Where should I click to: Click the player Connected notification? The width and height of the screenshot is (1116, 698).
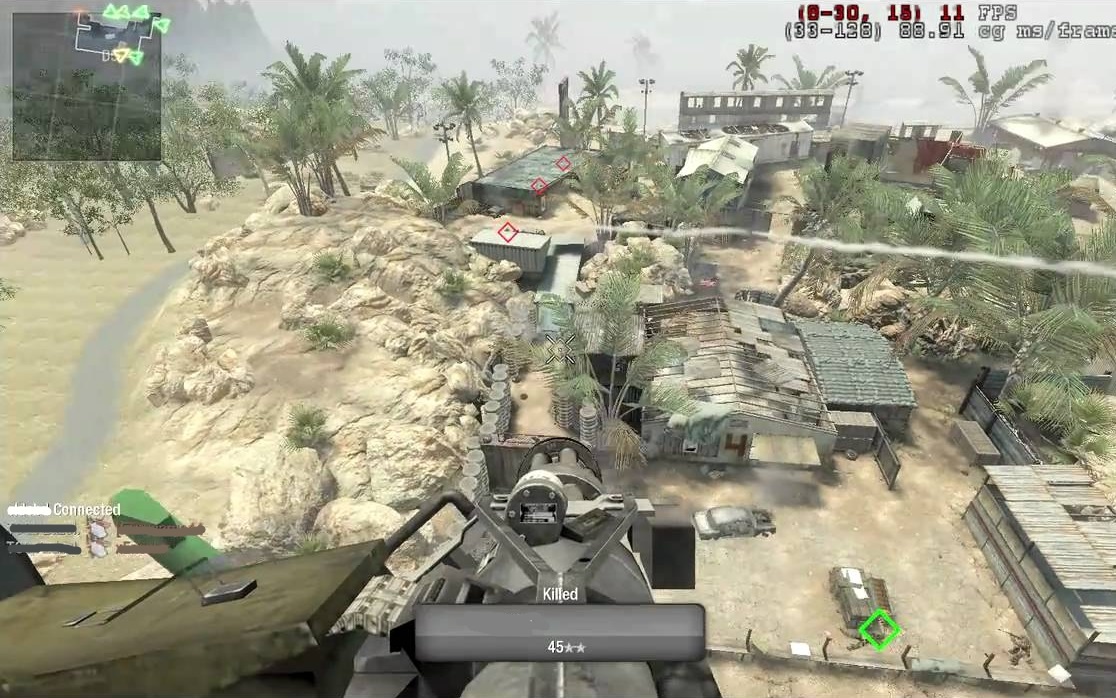click(x=64, y=510)
